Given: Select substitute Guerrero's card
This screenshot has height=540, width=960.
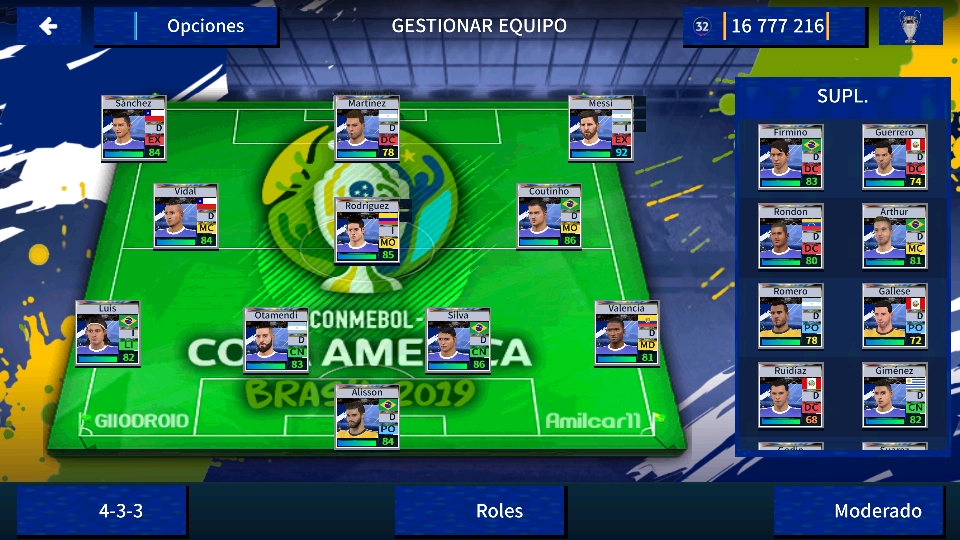Looking at the screenshot, I should pyautogui.click(x=894, y=158).
